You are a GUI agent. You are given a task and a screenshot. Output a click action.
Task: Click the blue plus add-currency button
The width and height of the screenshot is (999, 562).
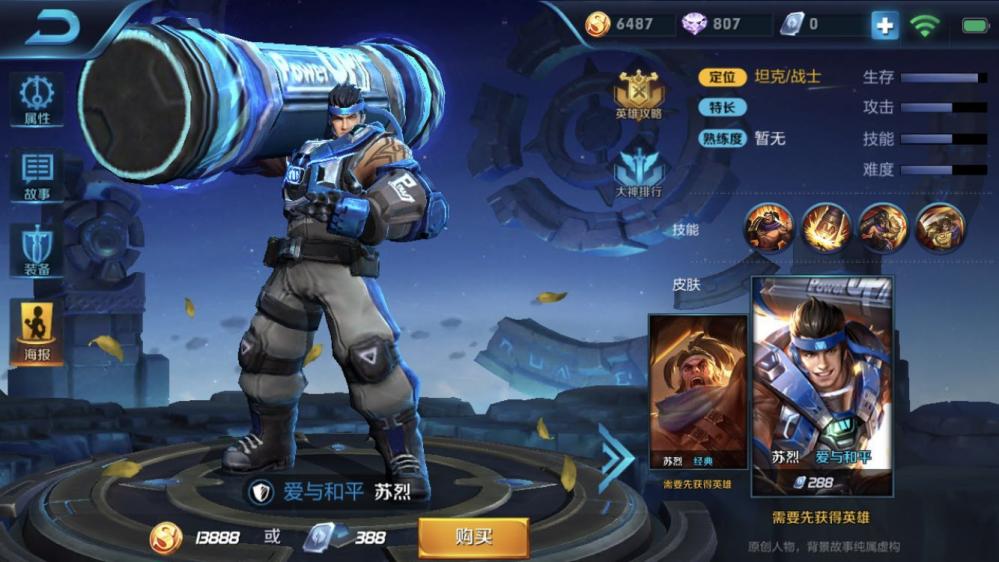(x=884, y=25)
